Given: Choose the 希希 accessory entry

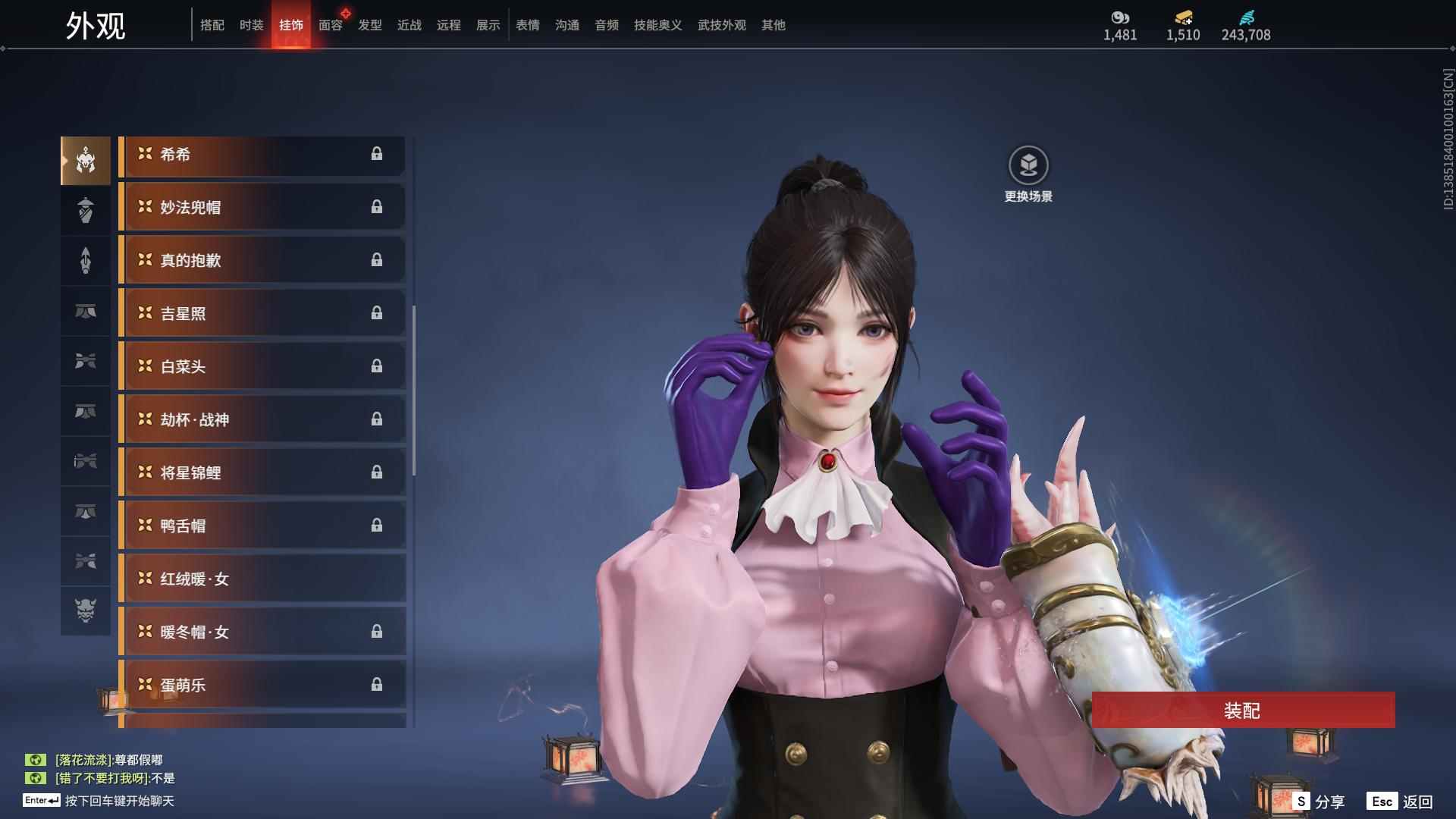Looking at the screenshot, I should (262, 155).
